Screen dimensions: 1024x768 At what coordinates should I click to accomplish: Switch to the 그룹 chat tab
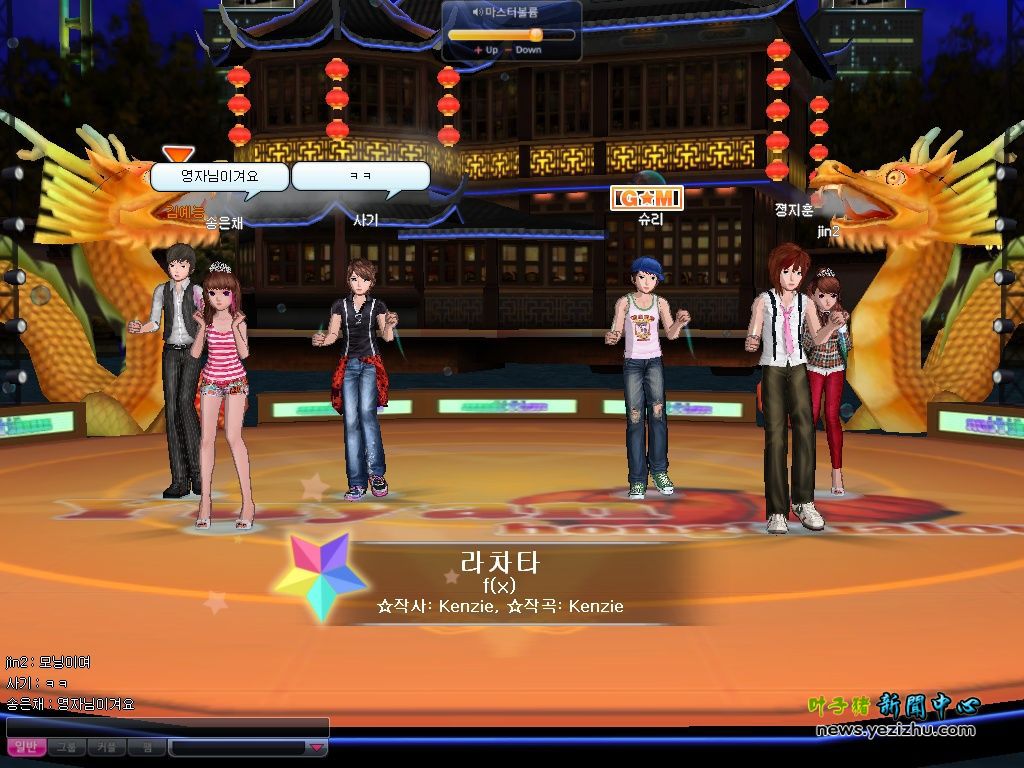66,747
